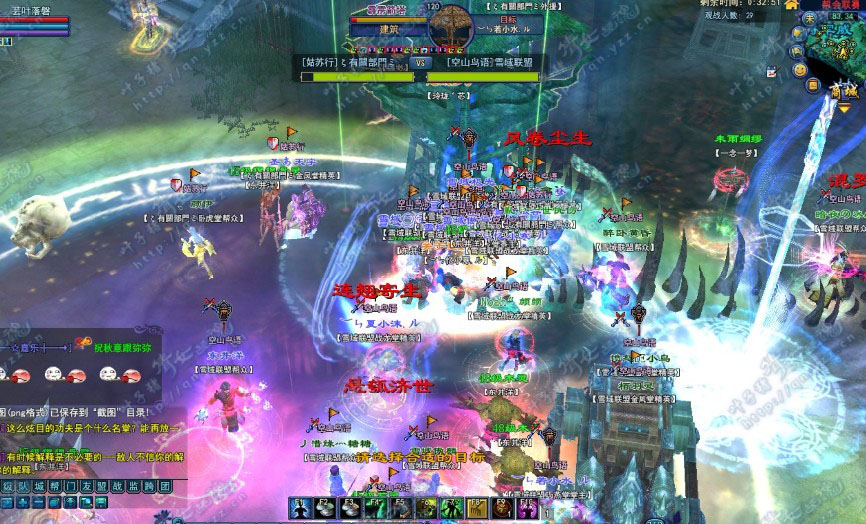Click the smiley face button beside minimap

tap(799, 69)
